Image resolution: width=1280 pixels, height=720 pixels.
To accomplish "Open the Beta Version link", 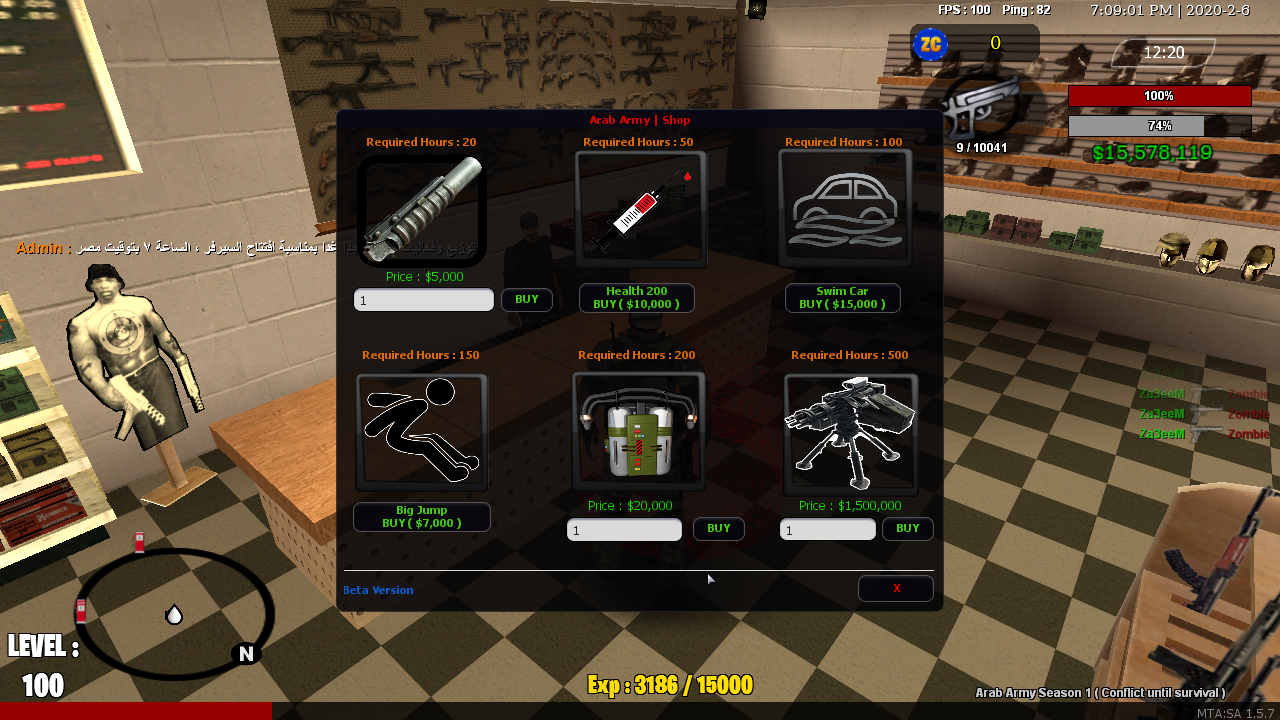I will (378, 590).
